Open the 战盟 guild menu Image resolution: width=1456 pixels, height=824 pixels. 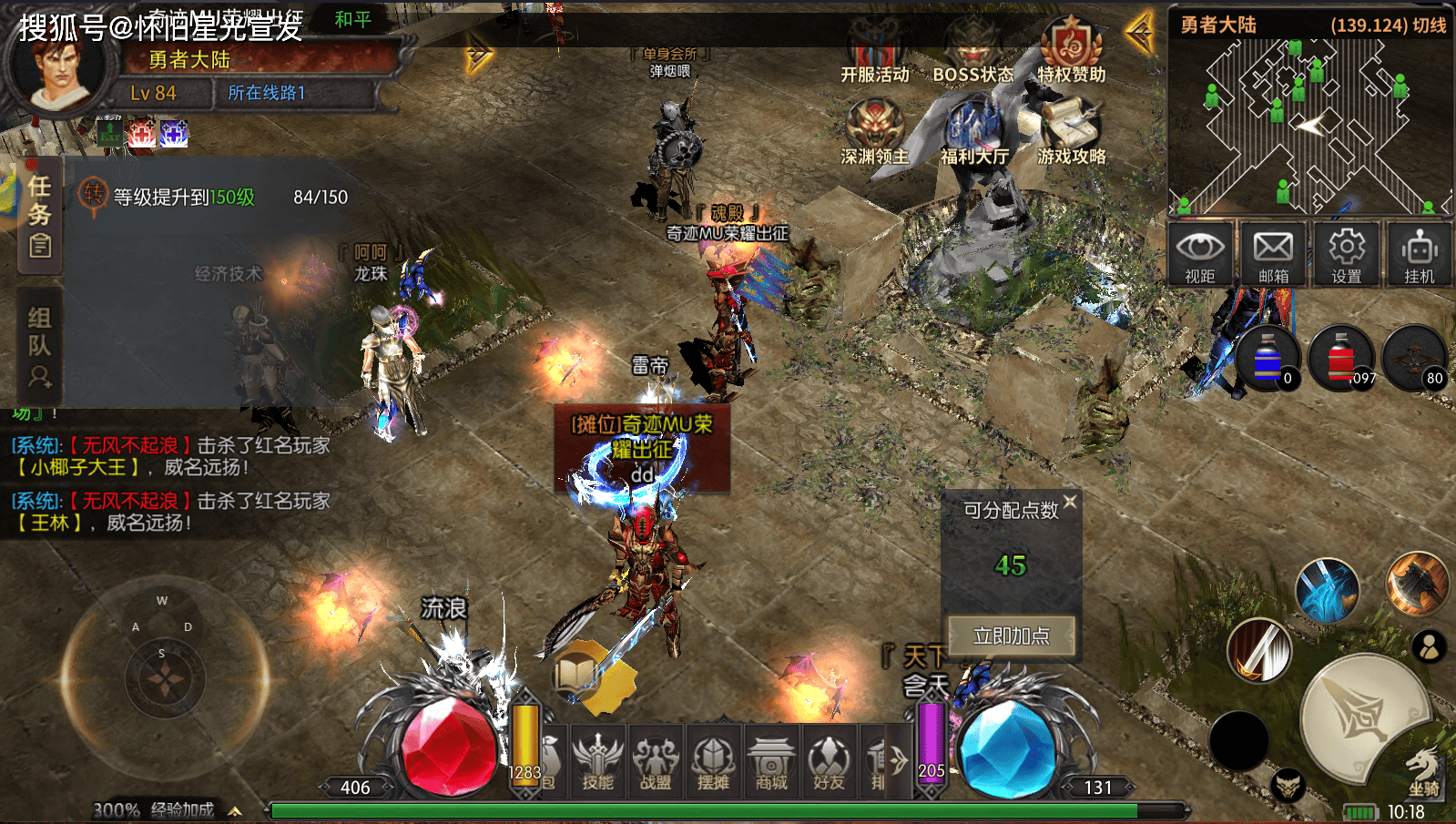[x=656, y=762]
